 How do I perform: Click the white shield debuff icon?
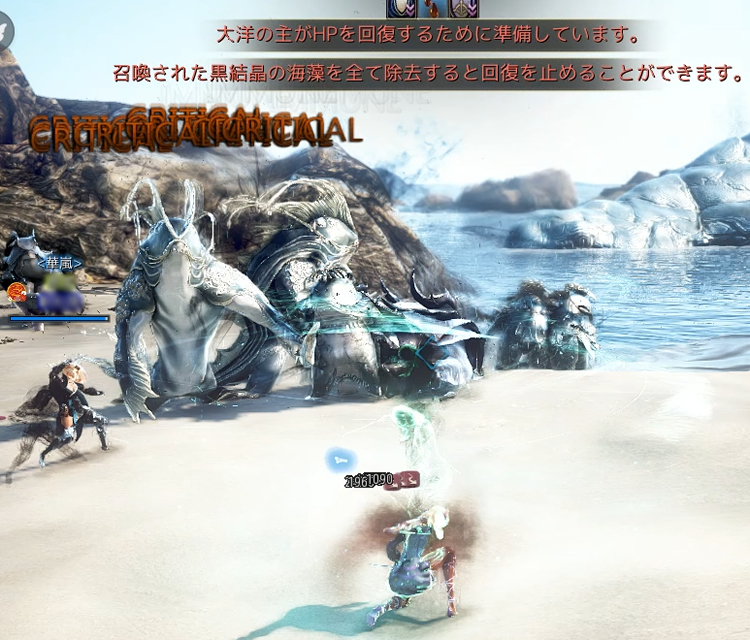[403, 8]
